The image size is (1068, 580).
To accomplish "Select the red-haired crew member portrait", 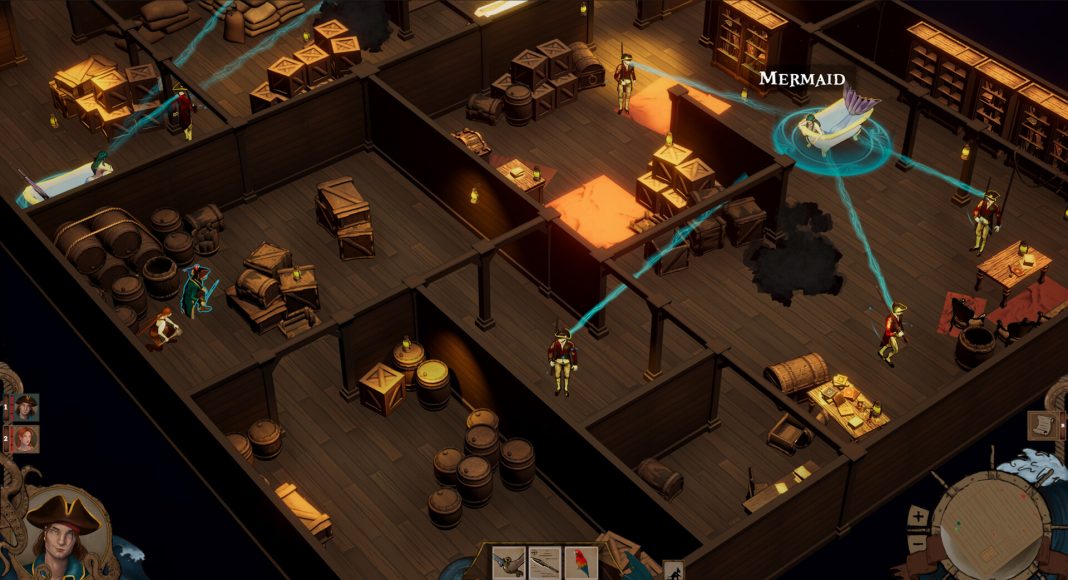I will (x=24, y=439).
